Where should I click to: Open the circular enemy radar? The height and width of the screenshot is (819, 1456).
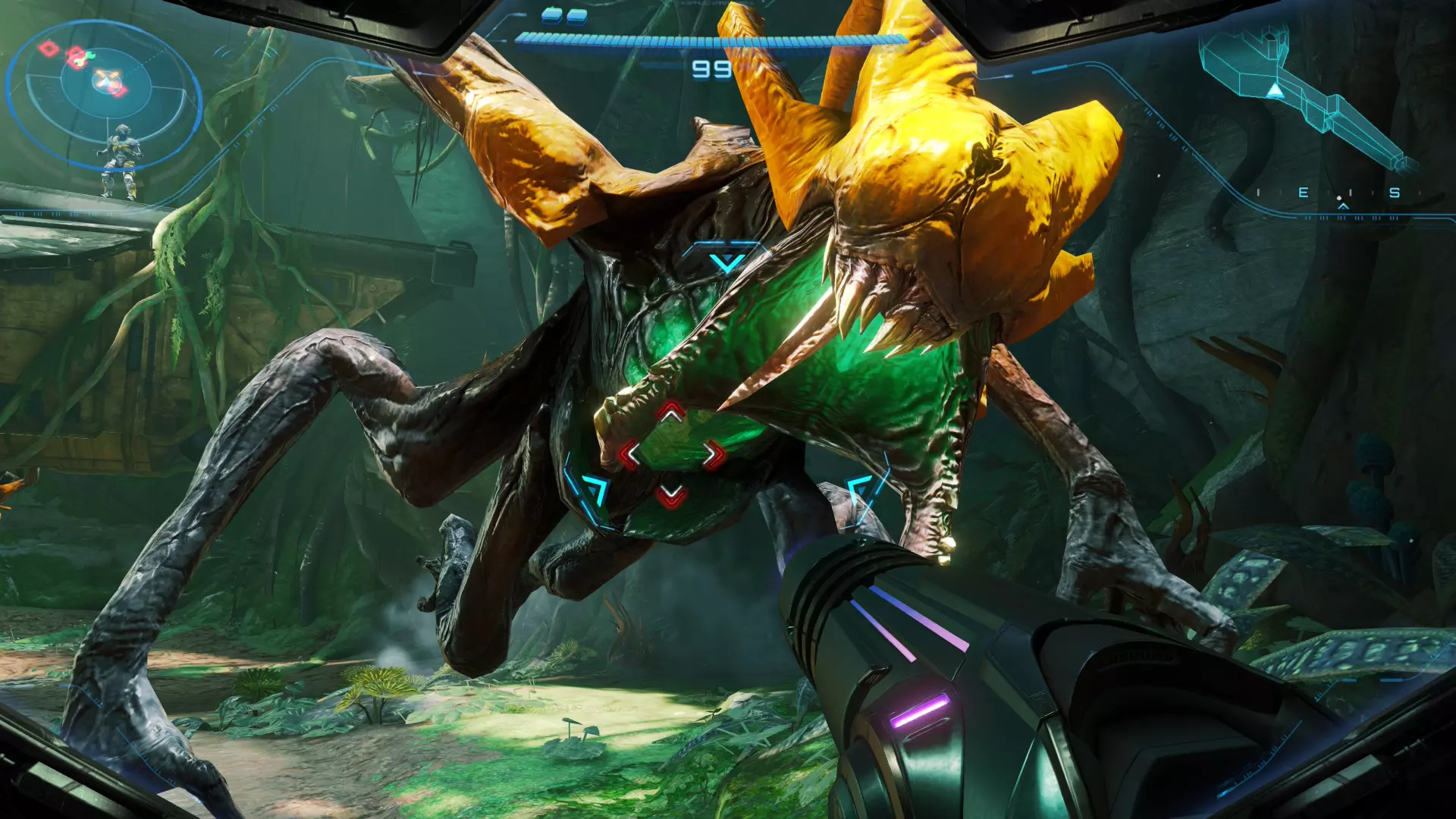pos(104,83)
